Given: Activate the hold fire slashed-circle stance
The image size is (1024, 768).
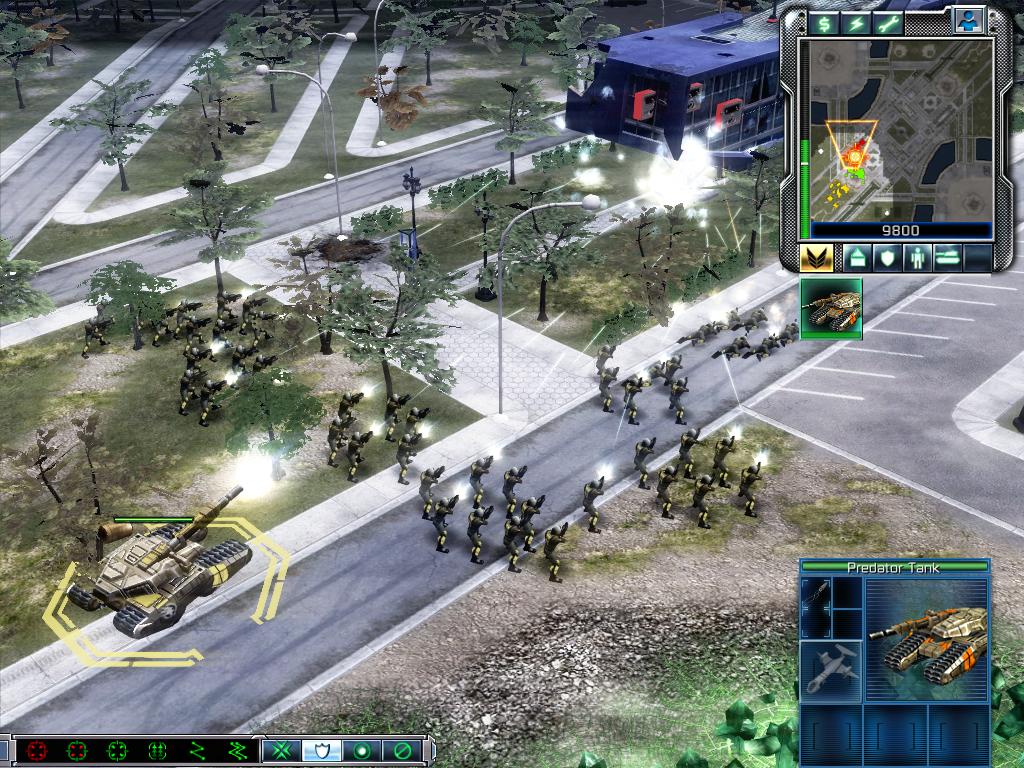Looking at the screenshot, I should pos(401,750).
